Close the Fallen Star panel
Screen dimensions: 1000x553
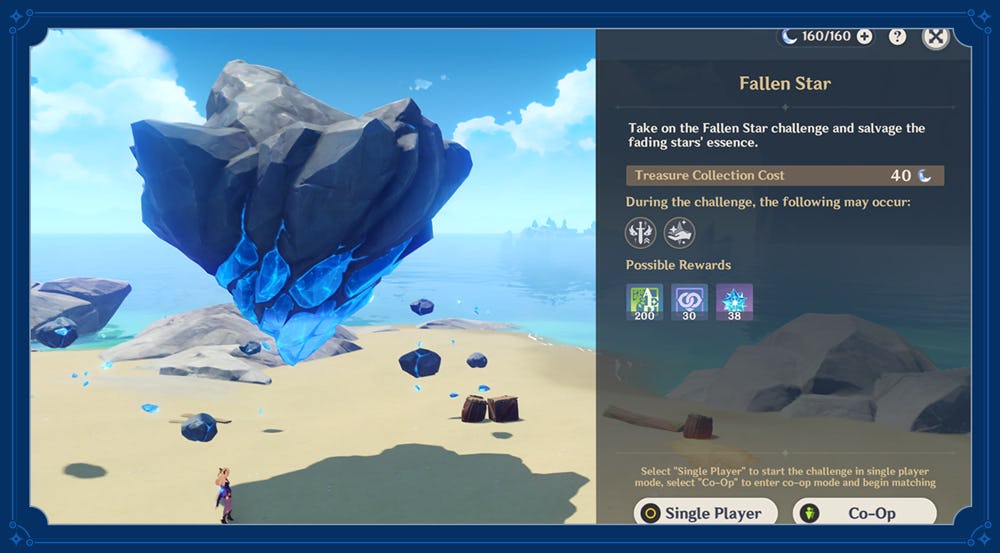point(935,37)
